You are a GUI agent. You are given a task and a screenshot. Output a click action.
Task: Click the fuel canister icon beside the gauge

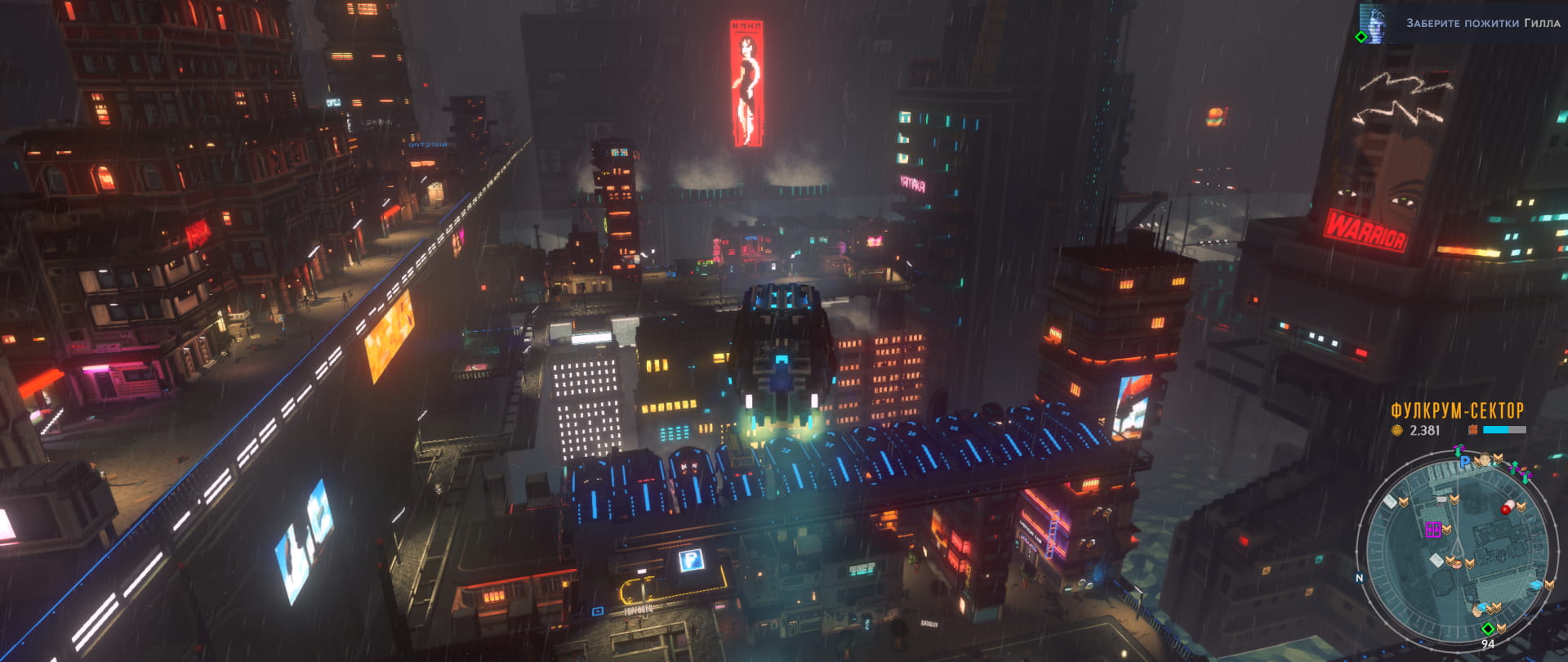tap(1472, 430)
